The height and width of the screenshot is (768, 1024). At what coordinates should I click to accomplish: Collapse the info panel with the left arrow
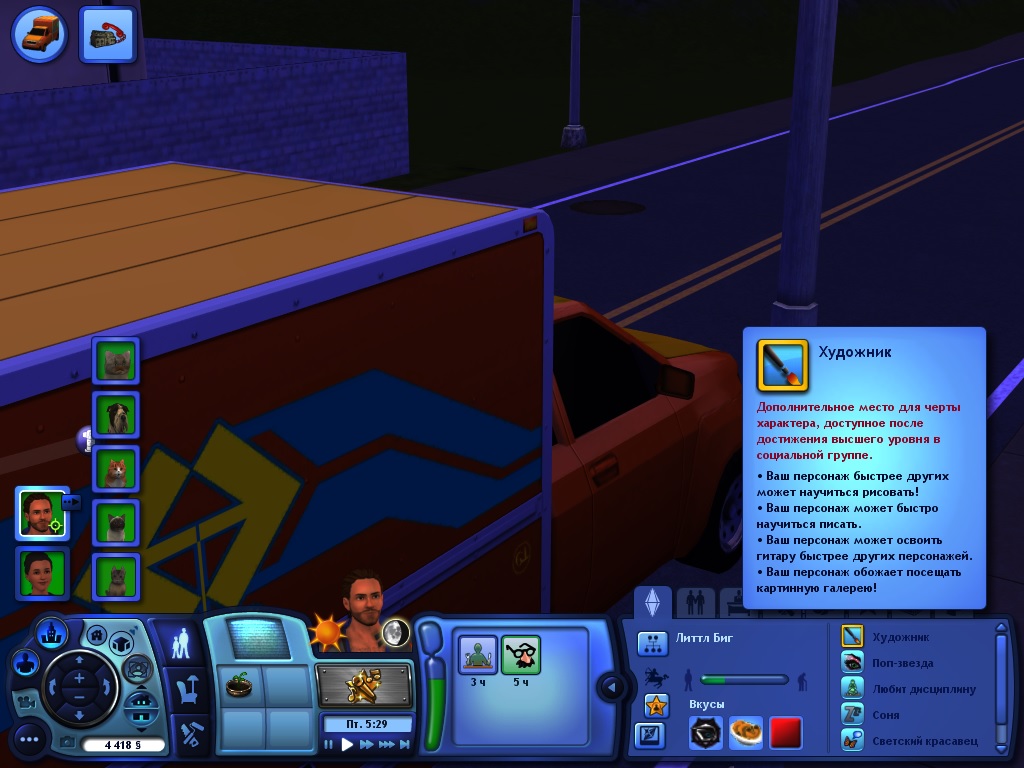(609, 686)
